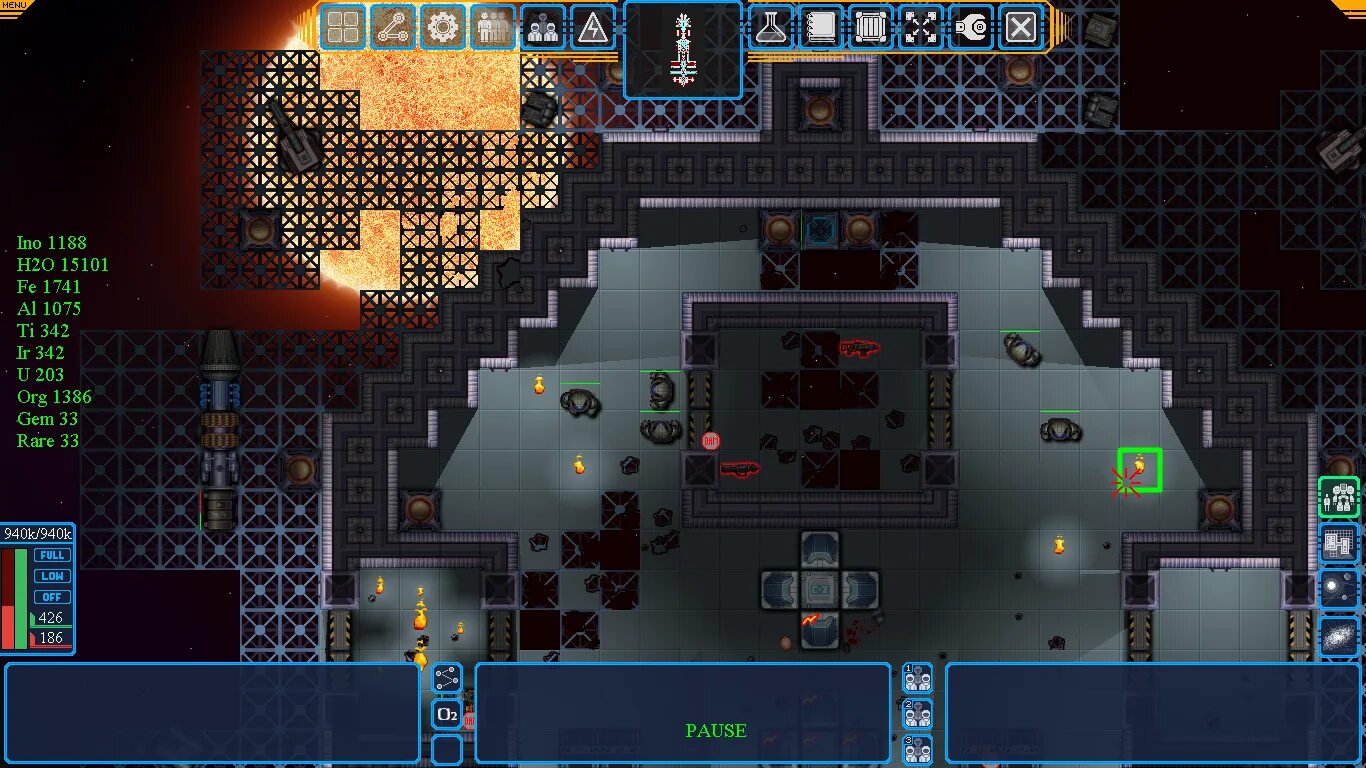This screenshot has height=768, width=1366.
Task: Open the lightning warning triangle icon
Action: pos(593,27)
